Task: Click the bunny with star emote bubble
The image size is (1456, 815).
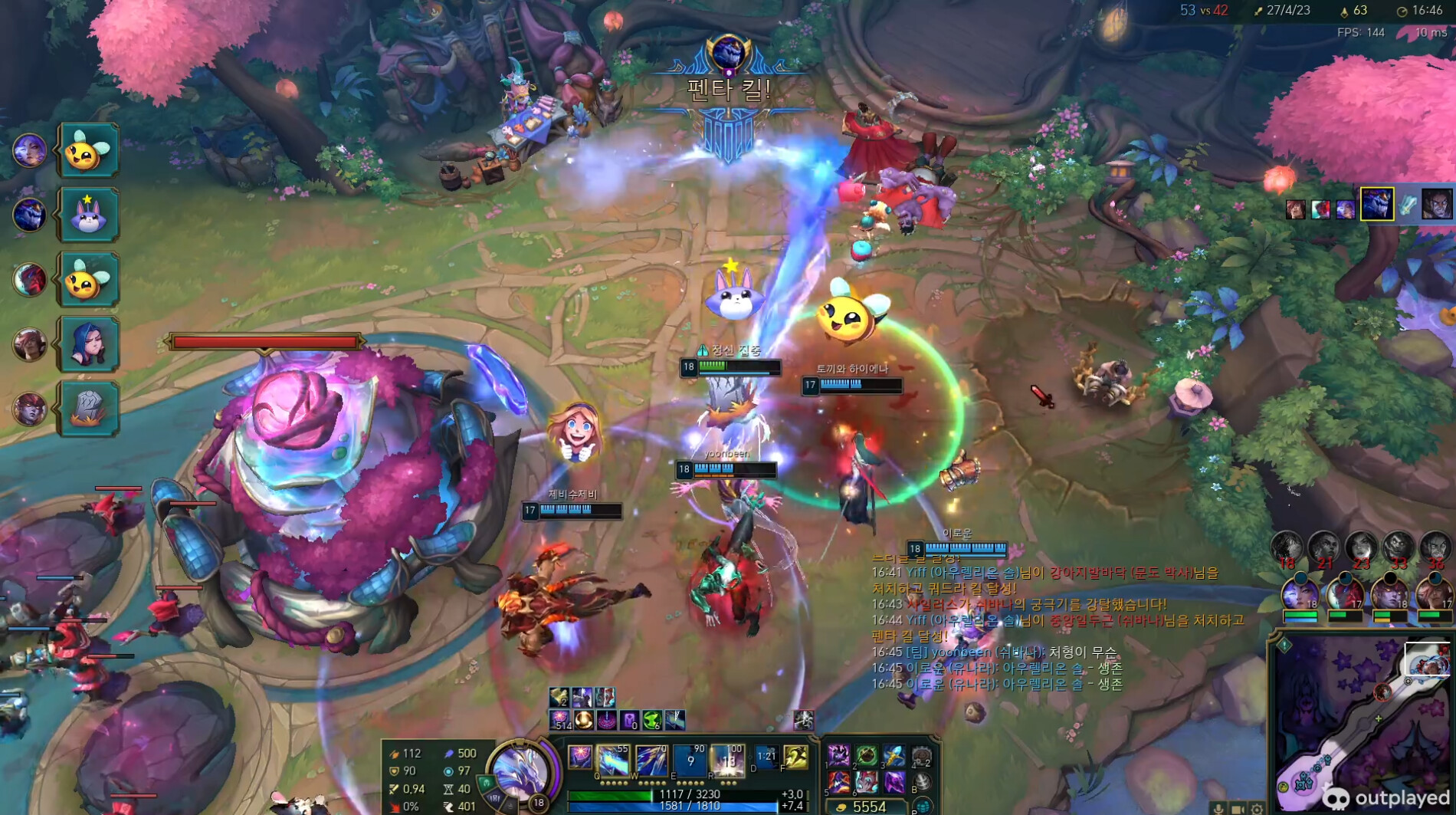Action: coord(88,215)
